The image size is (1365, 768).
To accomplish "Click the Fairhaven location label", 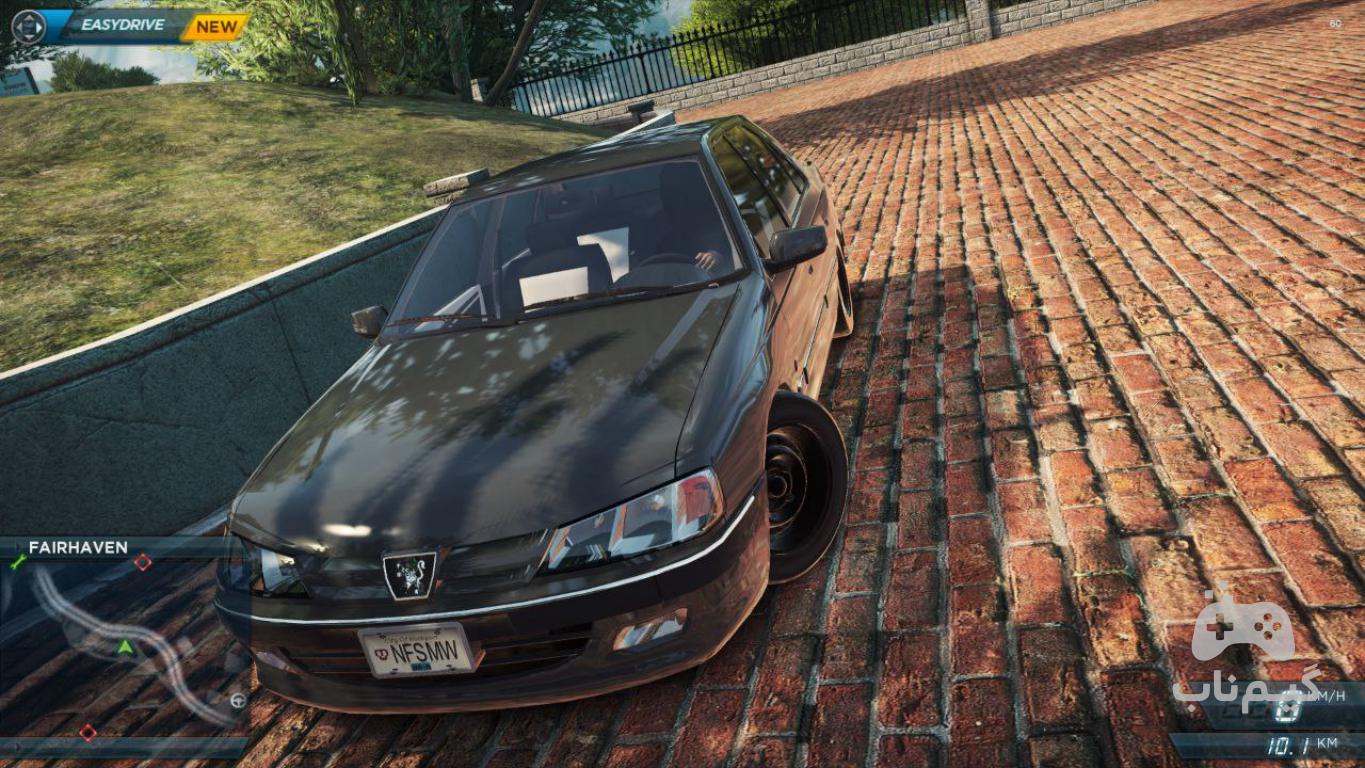I will (x=78, y=548).
